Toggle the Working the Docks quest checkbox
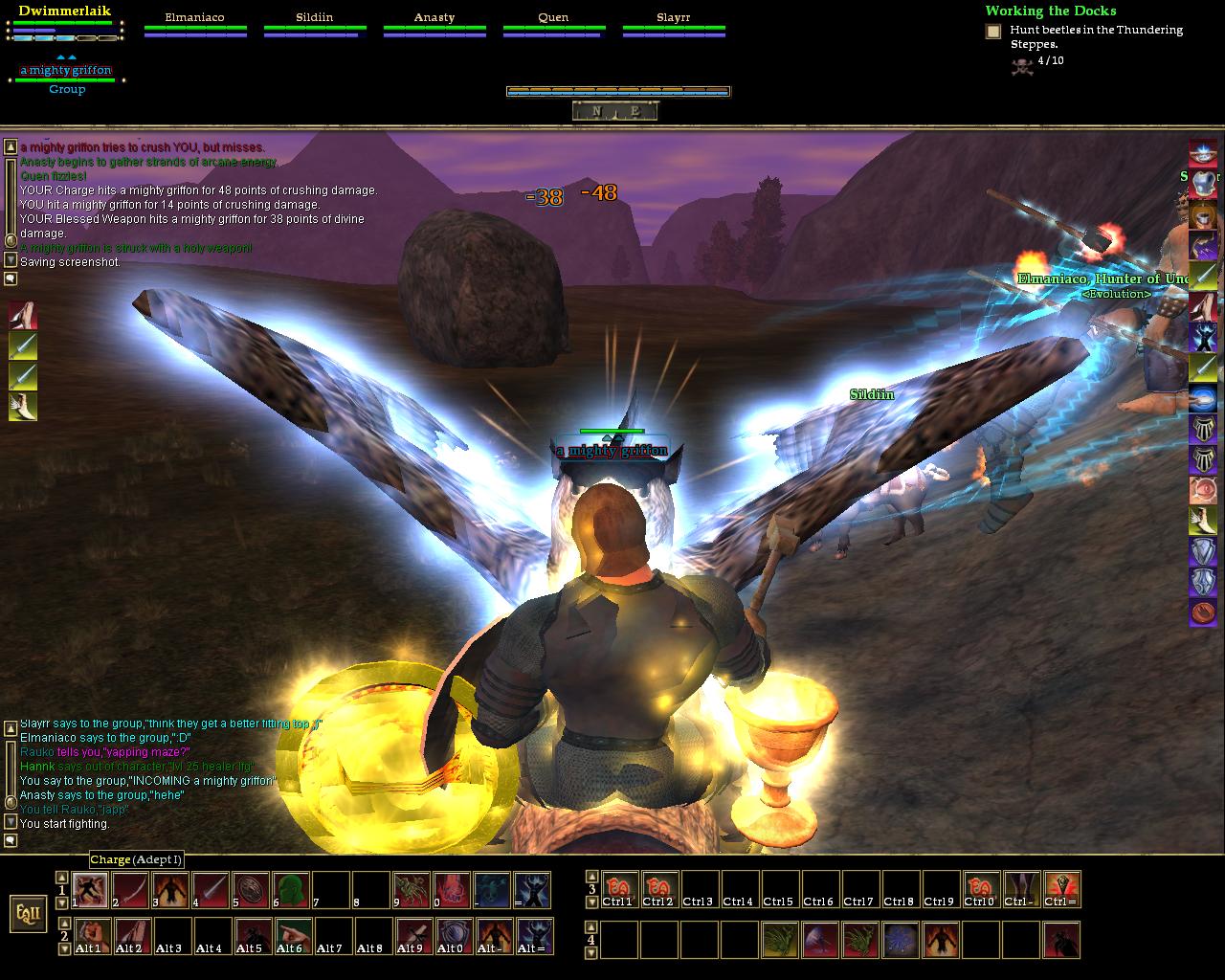The image size is (1225, 980). (x=993, y=32)
